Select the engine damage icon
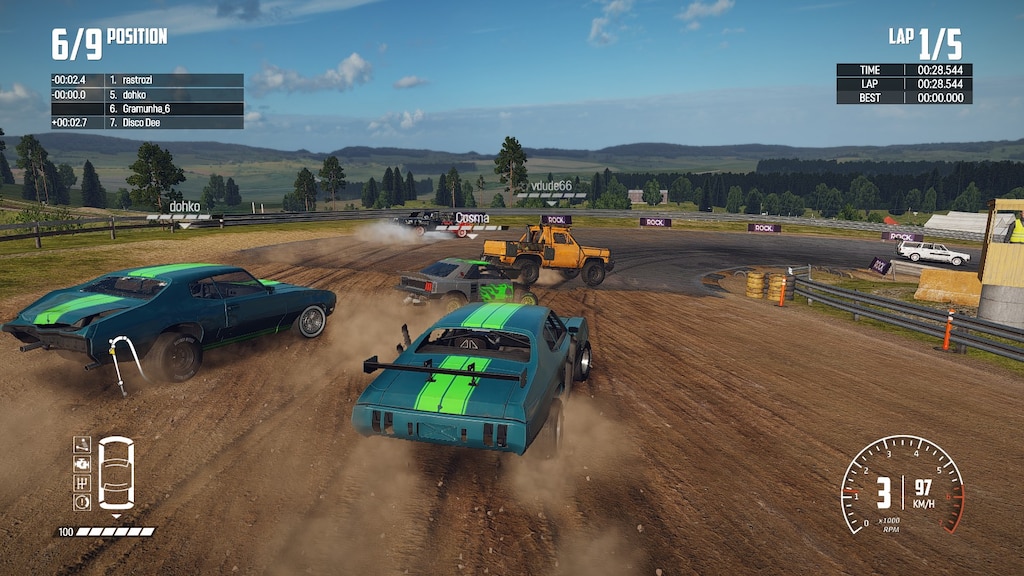The height and width of the screenshot is (576, 1024). coord(82,464)
